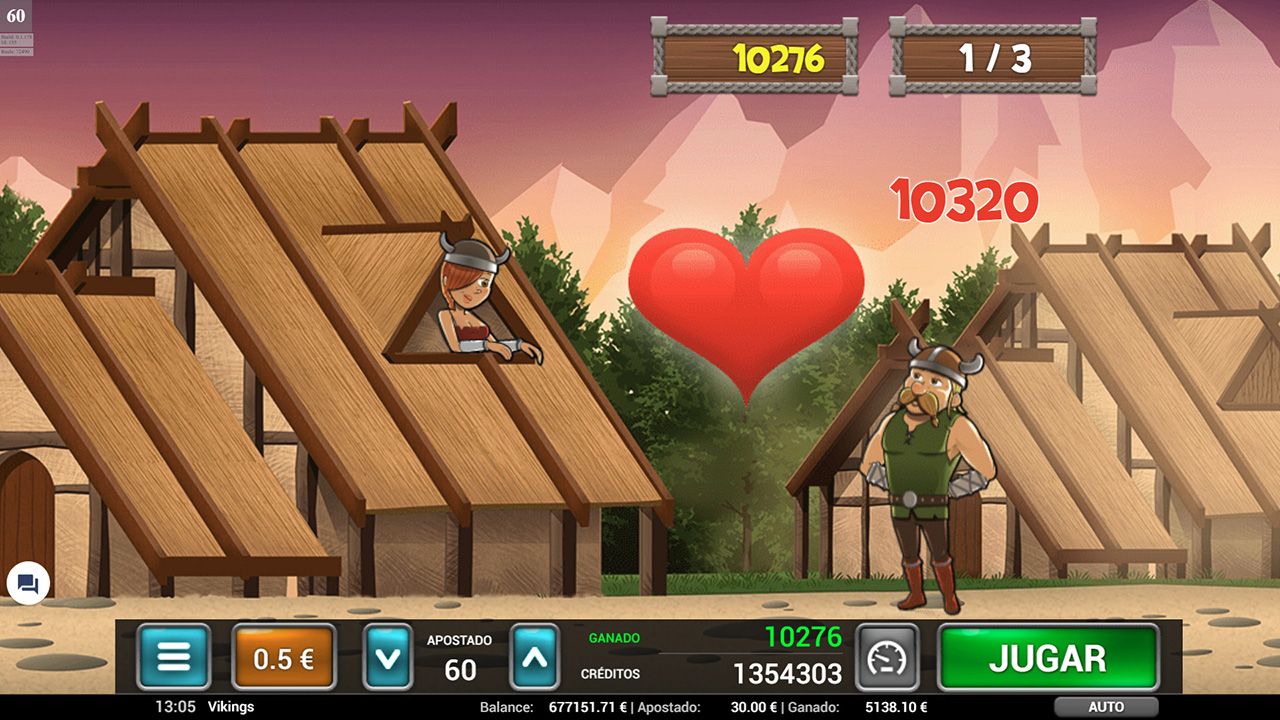
Task: Enable turbo play via the speedometer icon
Action: point(888,657)
